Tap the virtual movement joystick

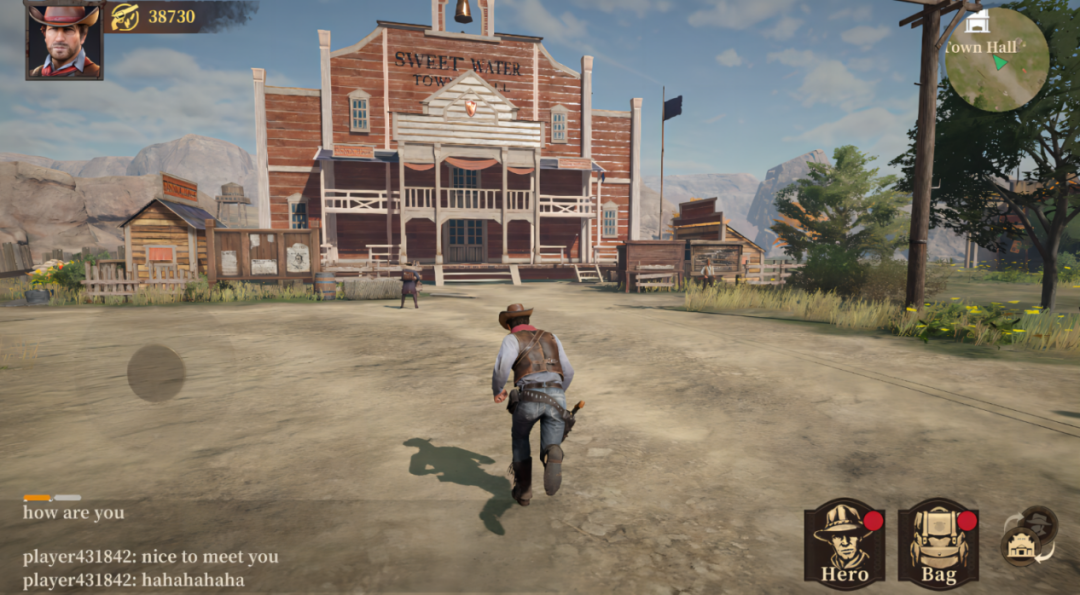156,373
